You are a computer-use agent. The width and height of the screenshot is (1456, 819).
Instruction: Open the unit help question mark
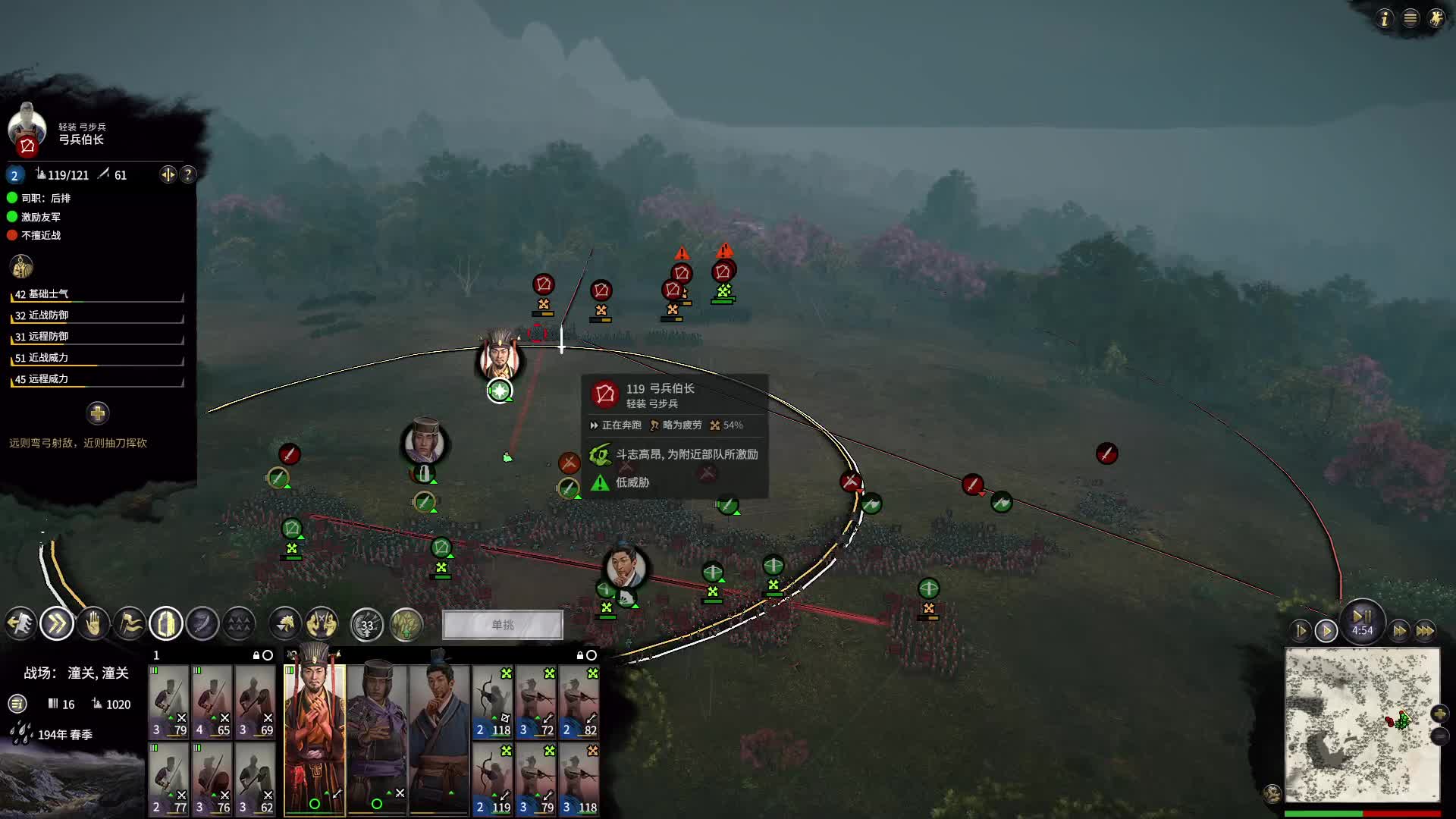(188, 174)
